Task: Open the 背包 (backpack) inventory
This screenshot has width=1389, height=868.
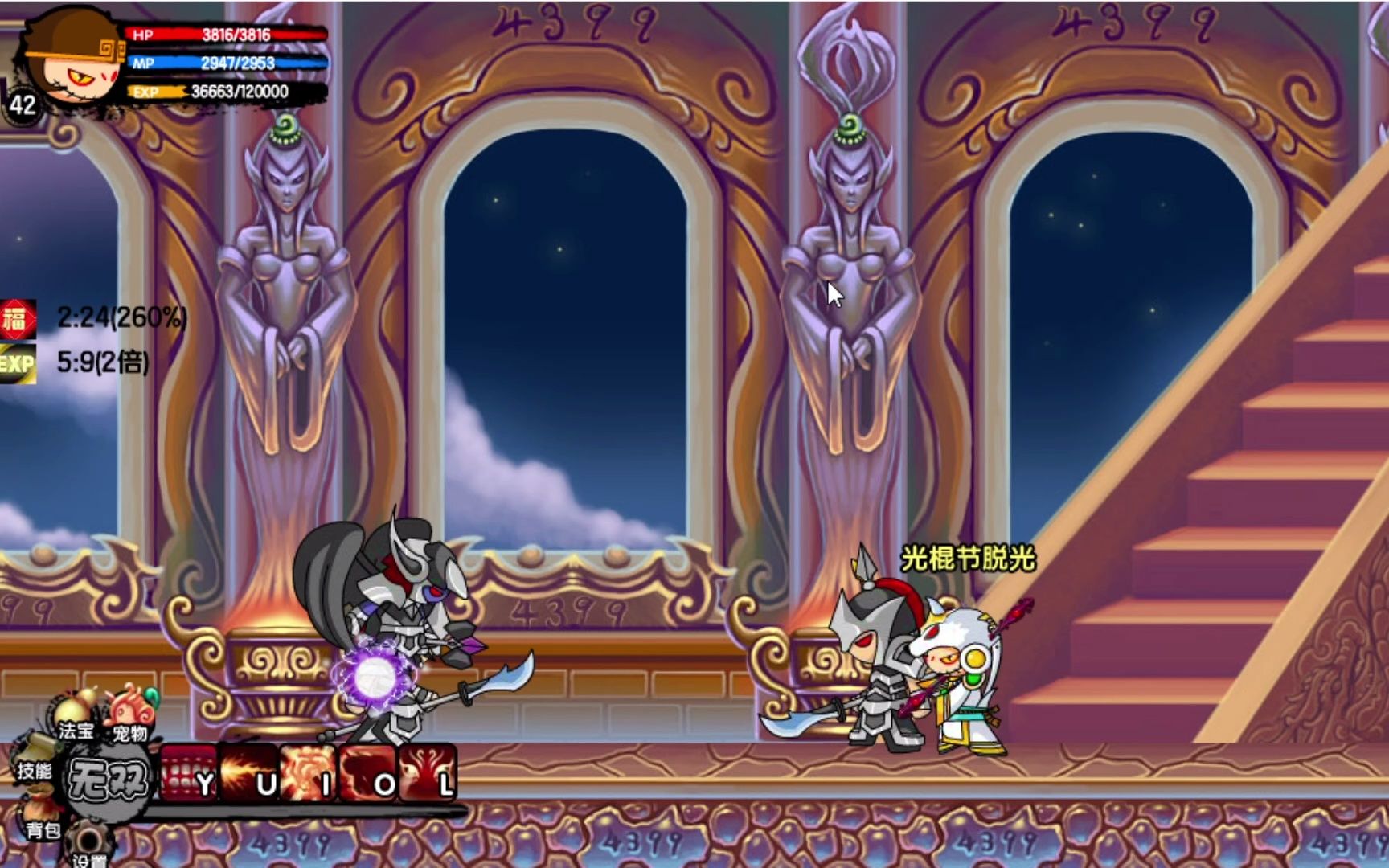Action: point(40,820)
